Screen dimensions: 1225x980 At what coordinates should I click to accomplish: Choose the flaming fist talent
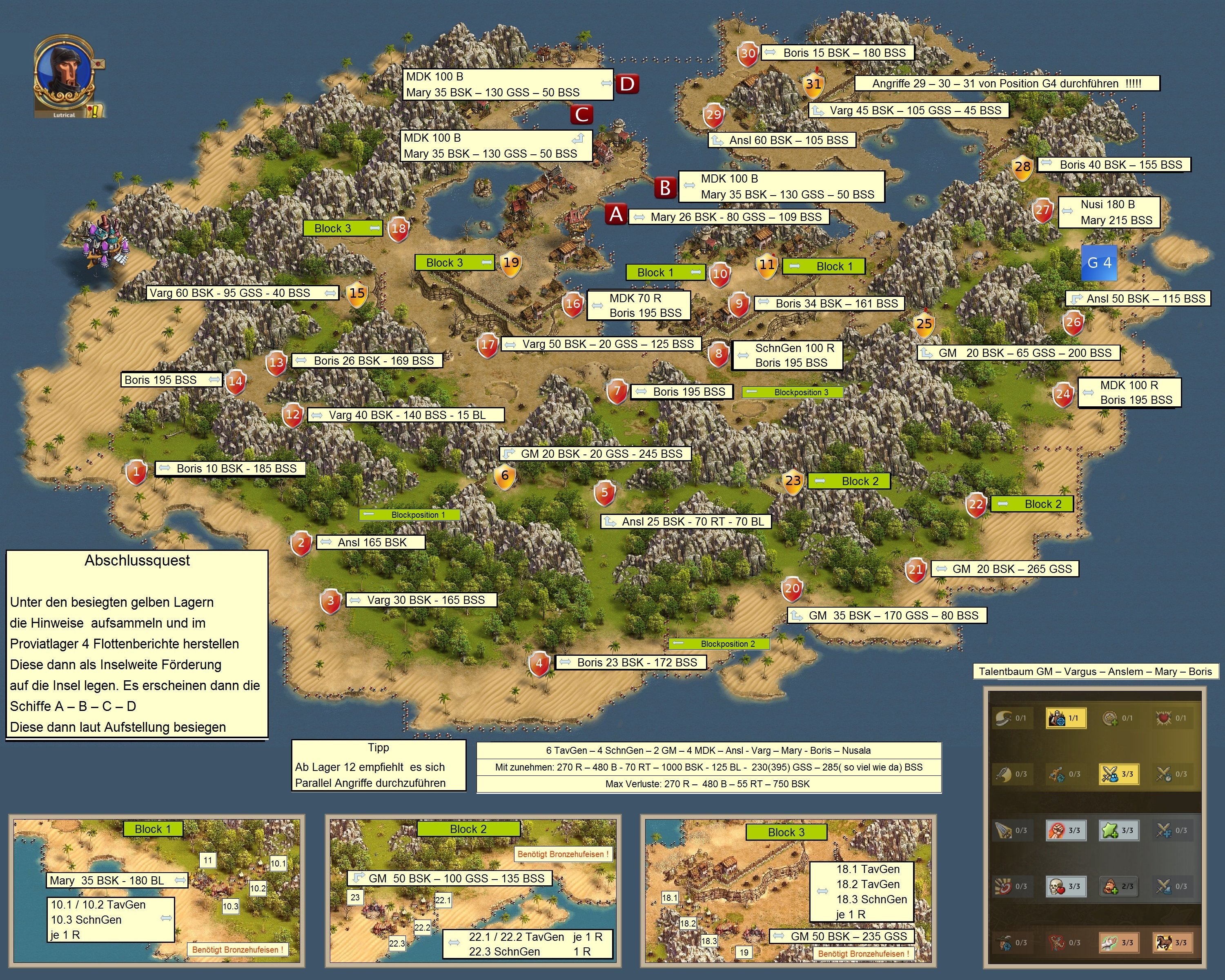tap(1065, 830)
